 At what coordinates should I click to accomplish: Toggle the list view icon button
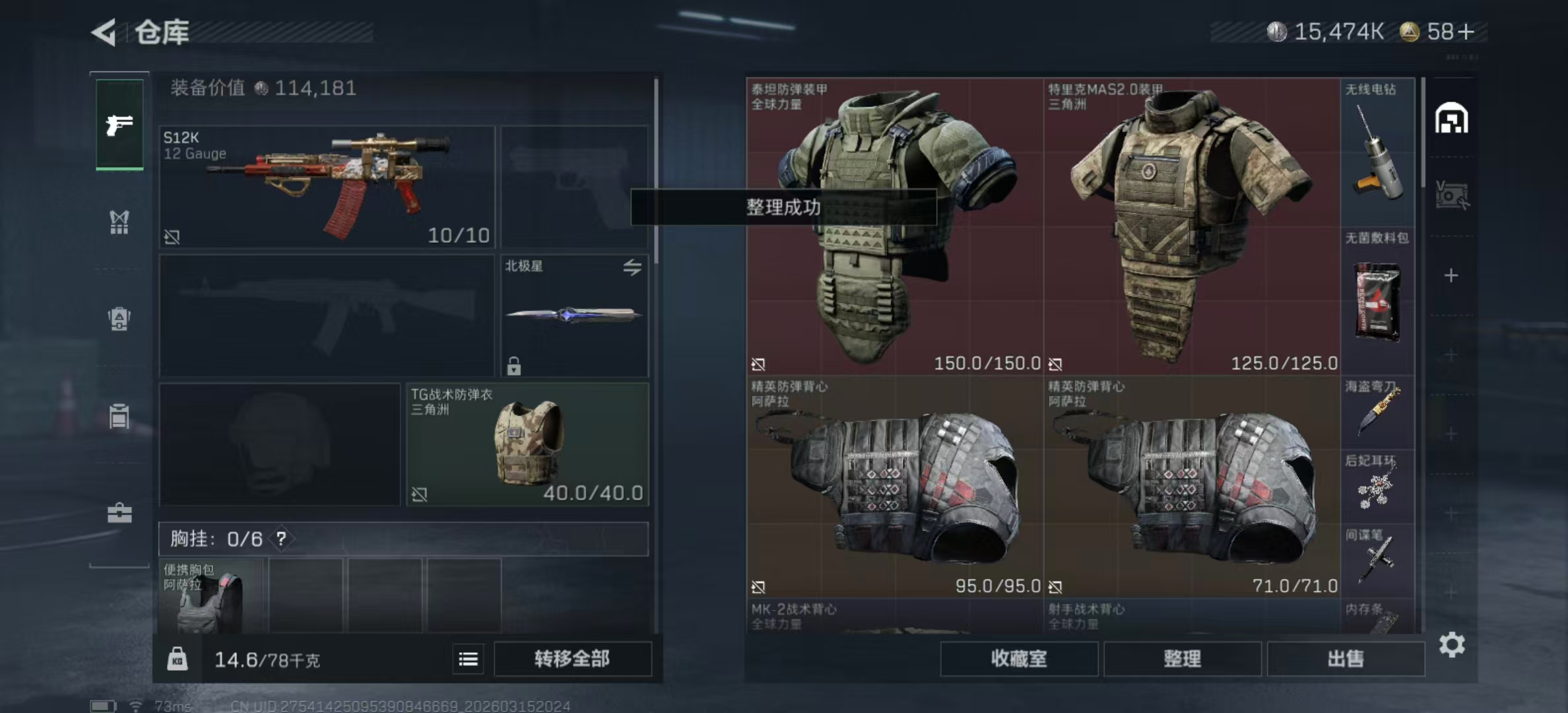point(469,659)
